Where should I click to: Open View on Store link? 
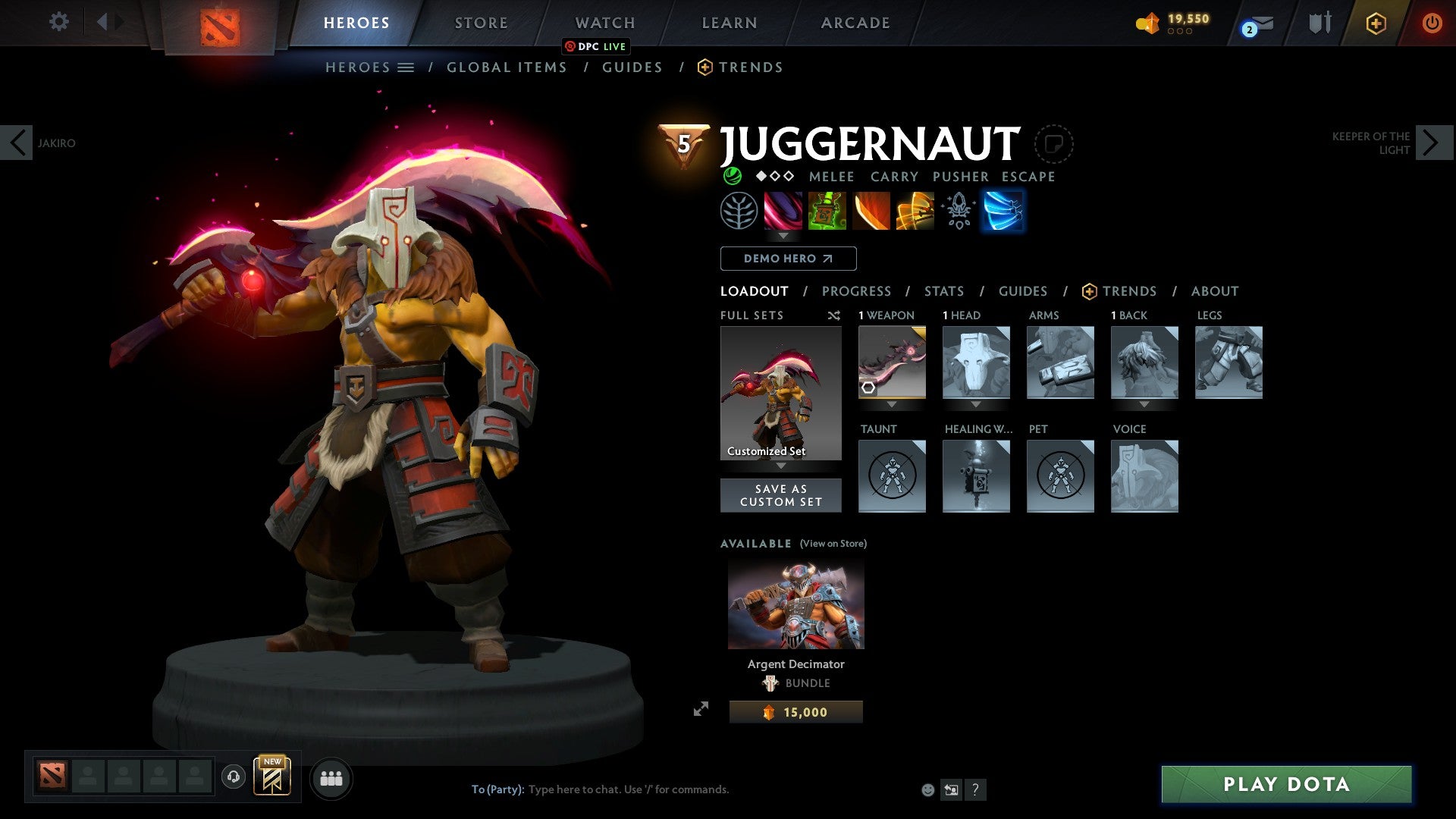tap(833, 543)
